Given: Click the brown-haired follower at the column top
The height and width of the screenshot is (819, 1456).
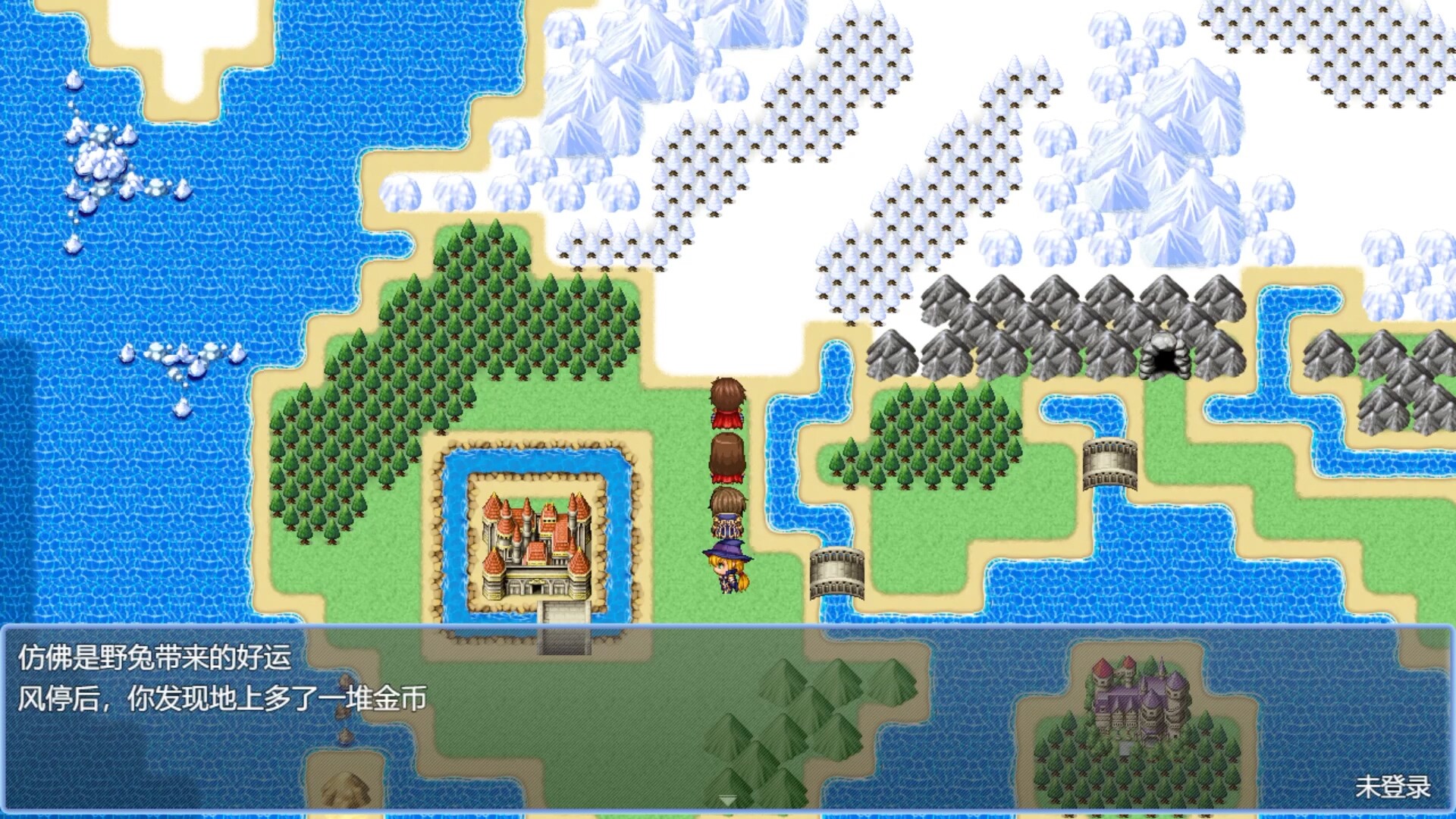Looking at the screenshot, I should click(x=726, y=402).
